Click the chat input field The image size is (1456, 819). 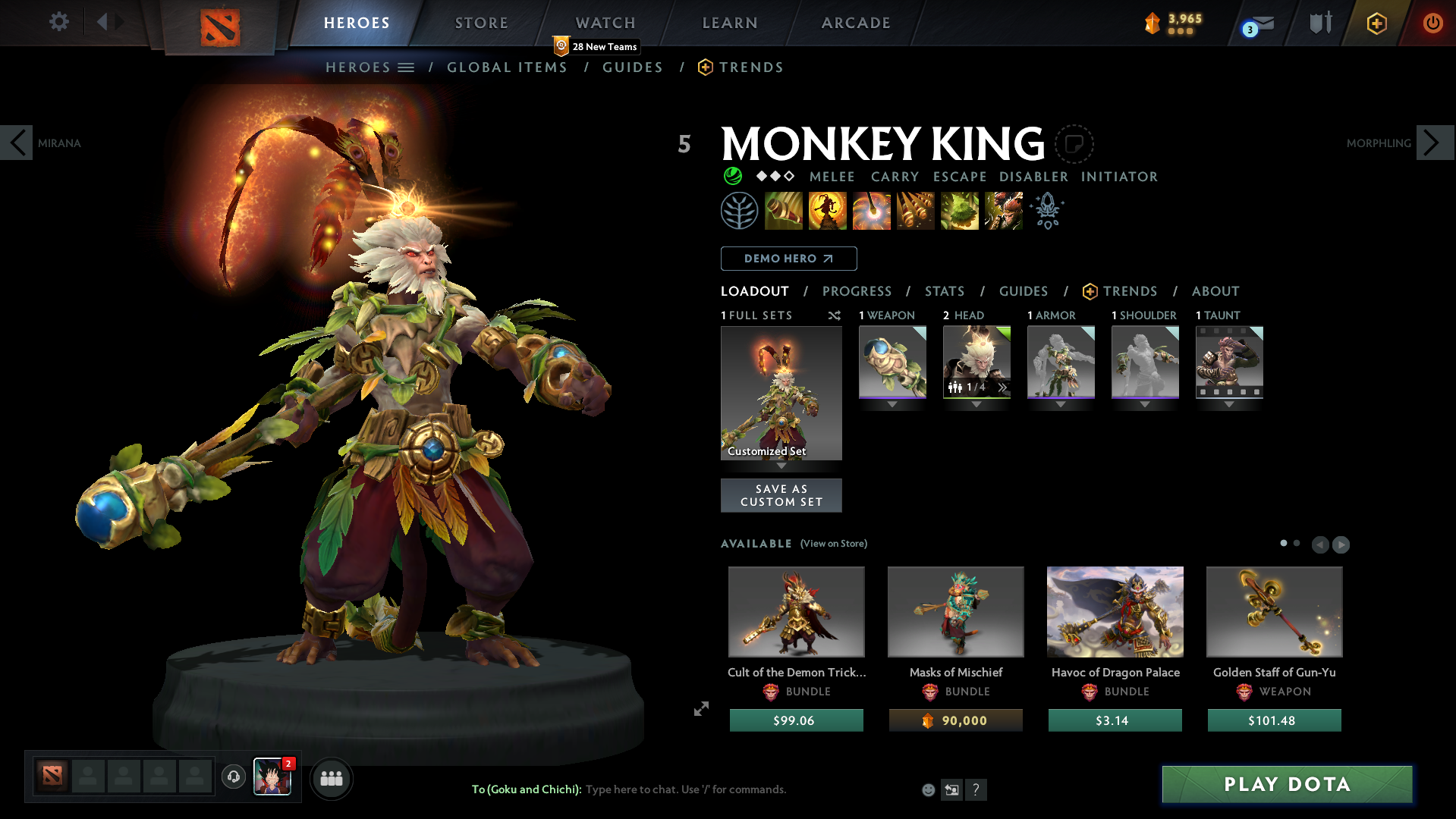click(x=683, y=789)
